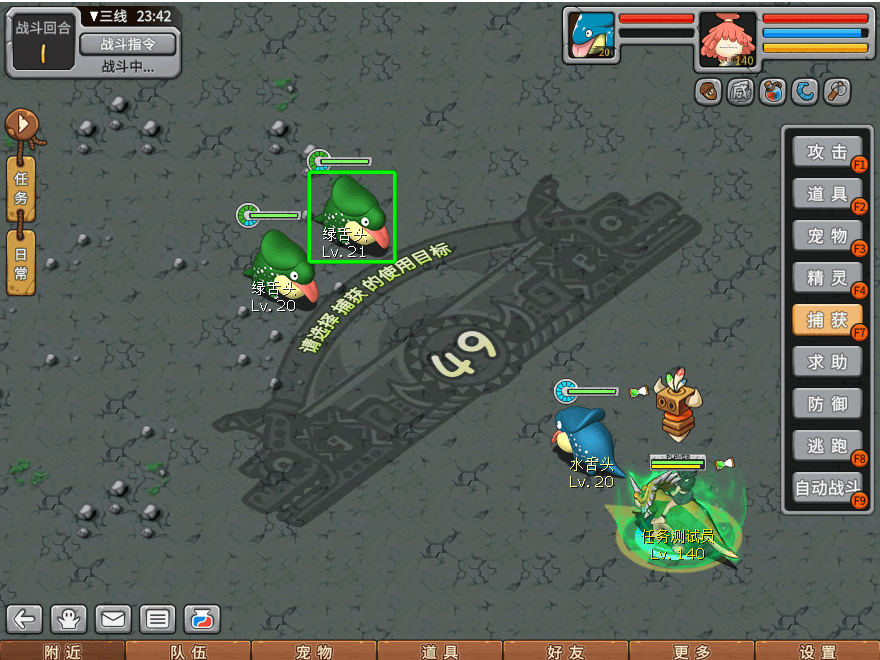Choose the 精灵 spirit command

click(826, 278)
